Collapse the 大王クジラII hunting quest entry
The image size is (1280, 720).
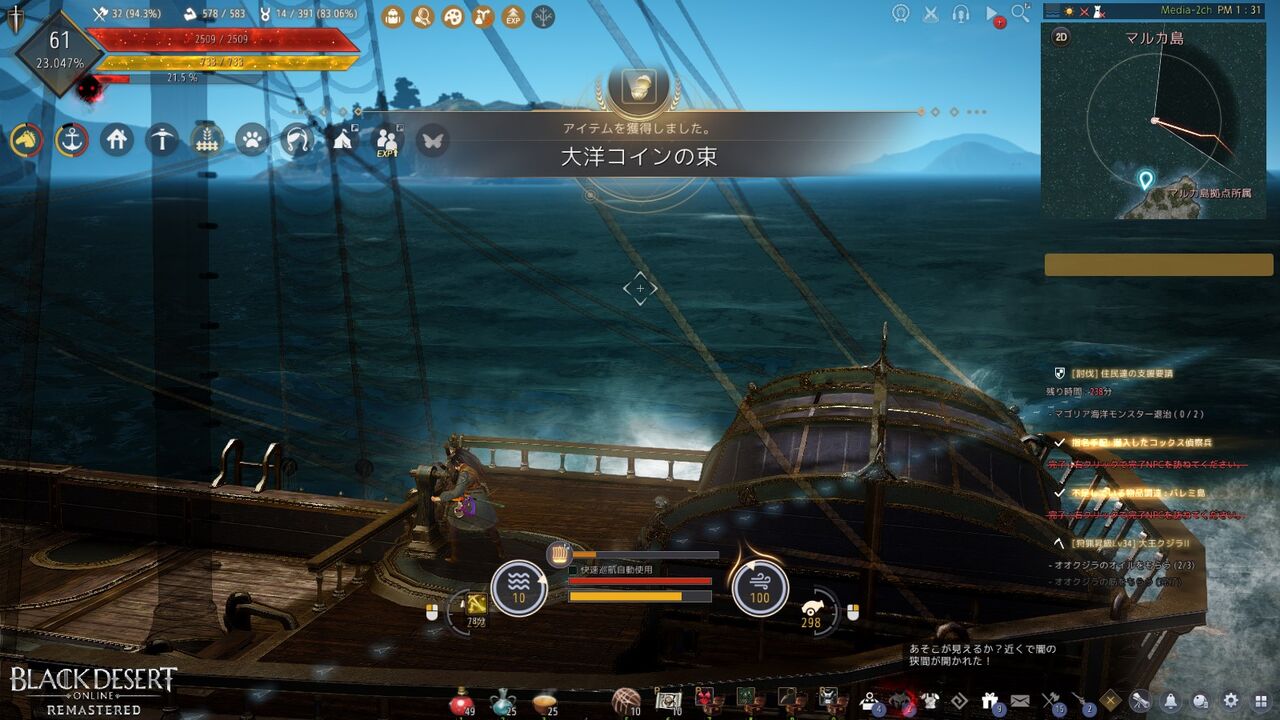click(x=1059, y=542)
